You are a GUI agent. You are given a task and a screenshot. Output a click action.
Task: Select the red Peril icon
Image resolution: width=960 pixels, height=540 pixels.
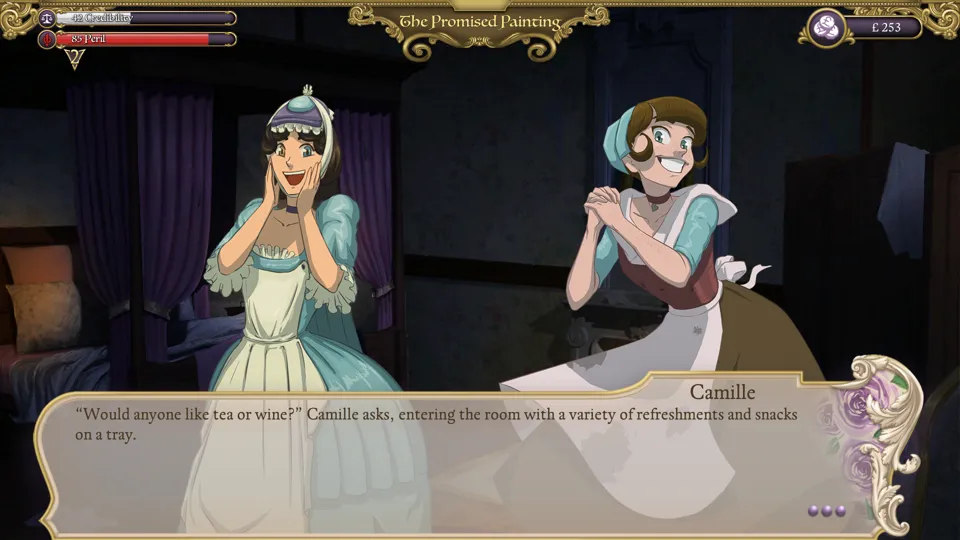(46, 39)
